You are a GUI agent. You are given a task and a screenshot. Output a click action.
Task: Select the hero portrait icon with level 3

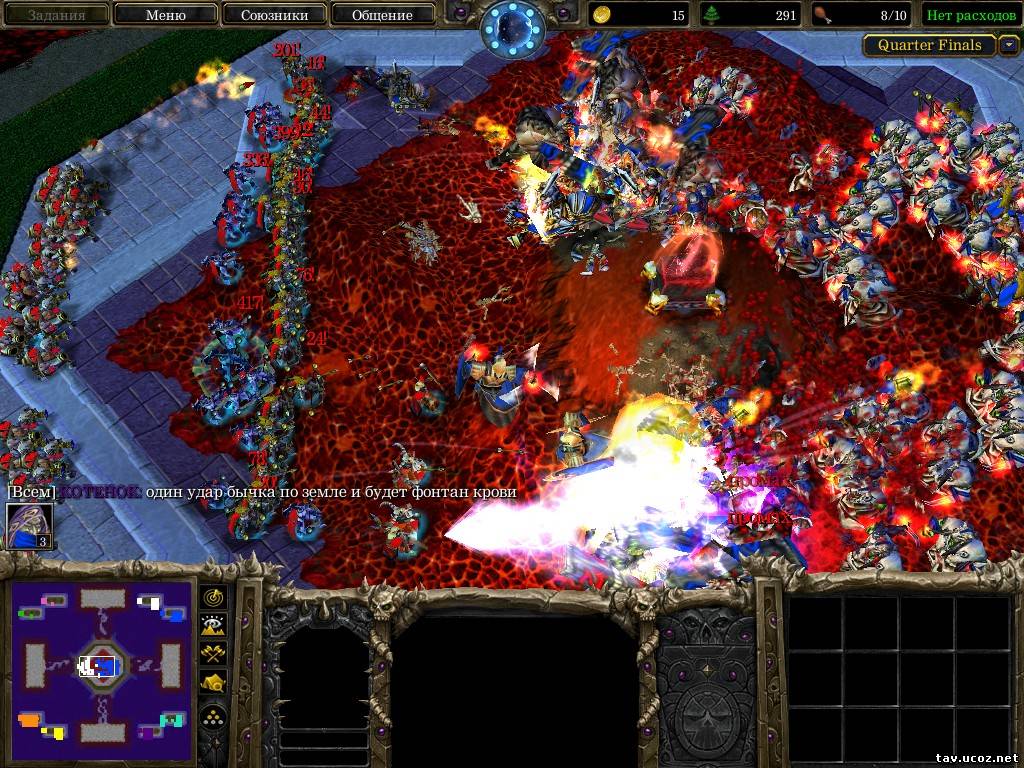point(28,527)
